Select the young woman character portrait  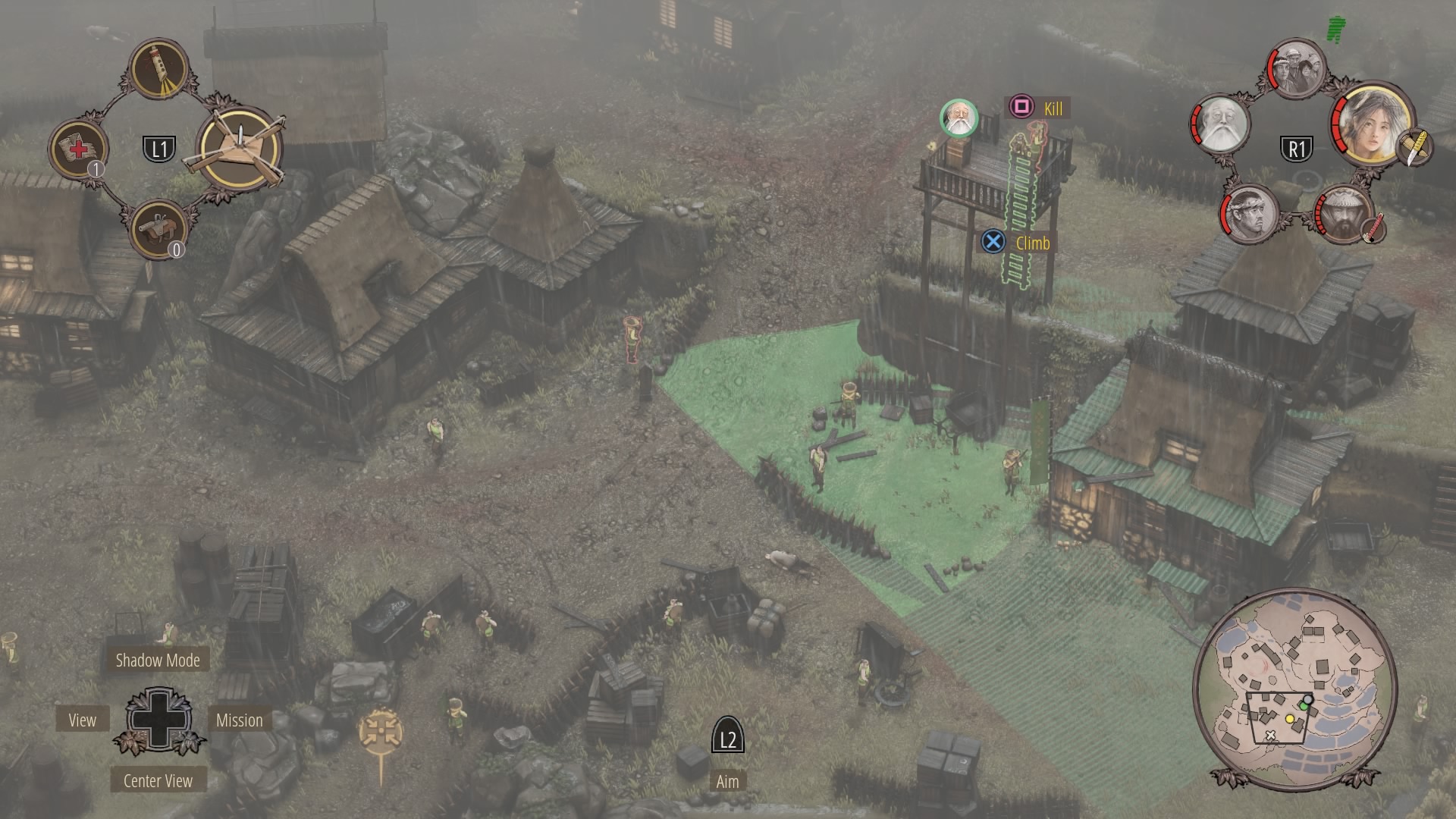tap(1370, 123)
